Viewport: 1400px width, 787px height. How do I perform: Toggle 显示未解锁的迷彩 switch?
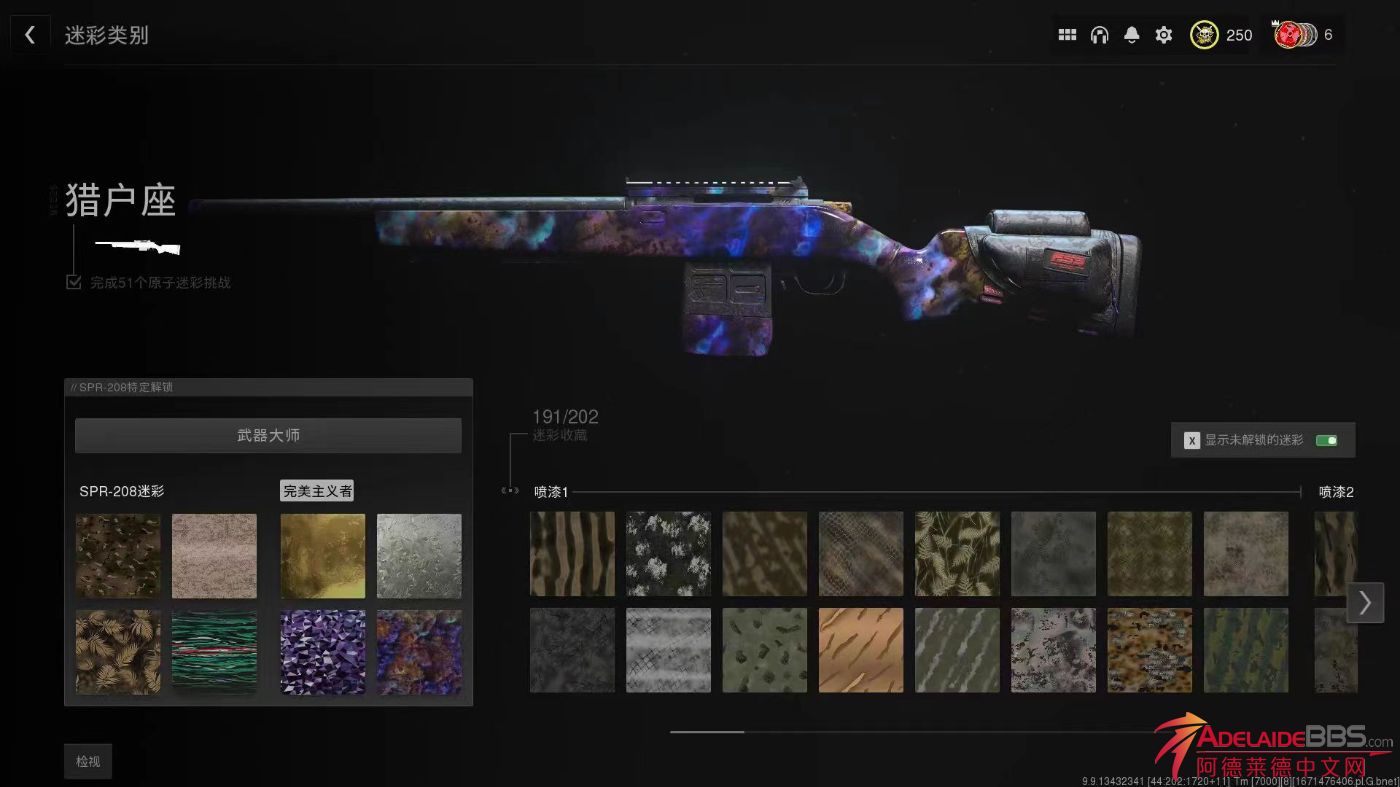tap(1326, 440)
